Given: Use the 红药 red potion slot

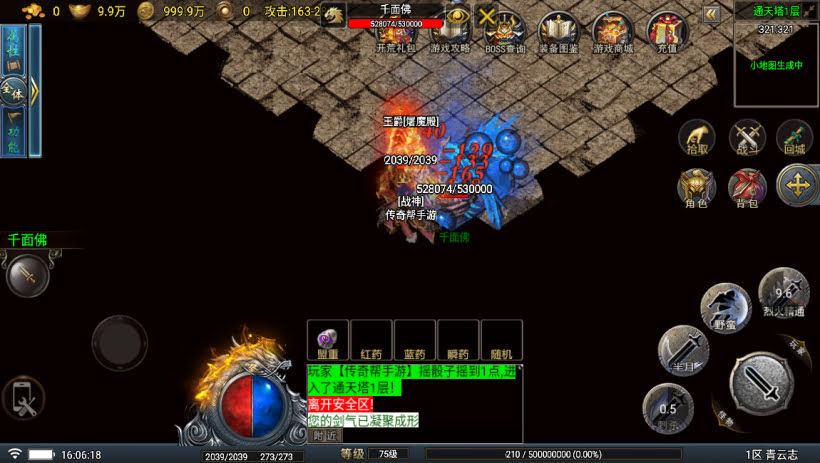Looking at the screenshot, I should point(371,340).
